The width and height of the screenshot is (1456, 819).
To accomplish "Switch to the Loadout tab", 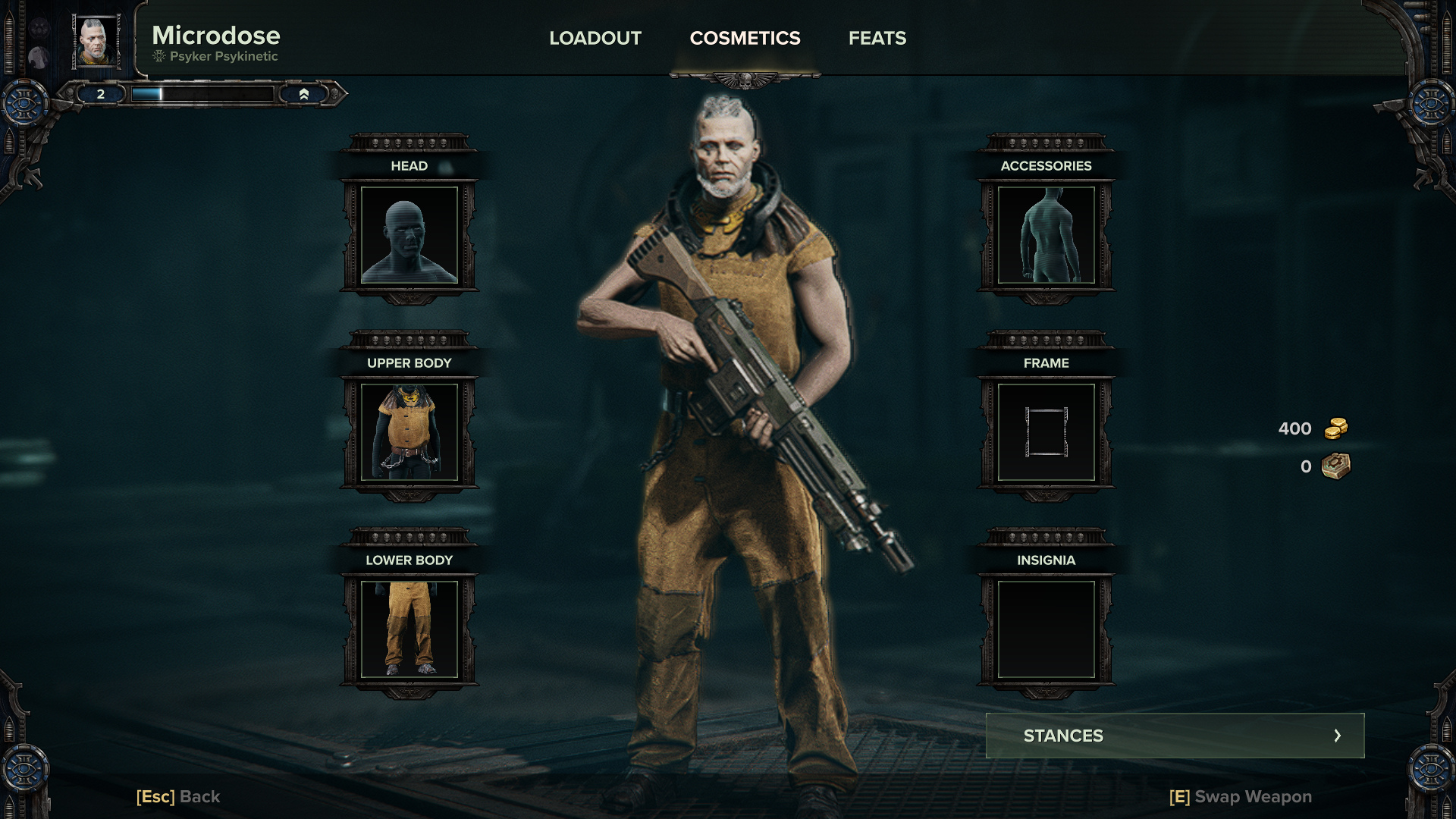I will point(595,38).
